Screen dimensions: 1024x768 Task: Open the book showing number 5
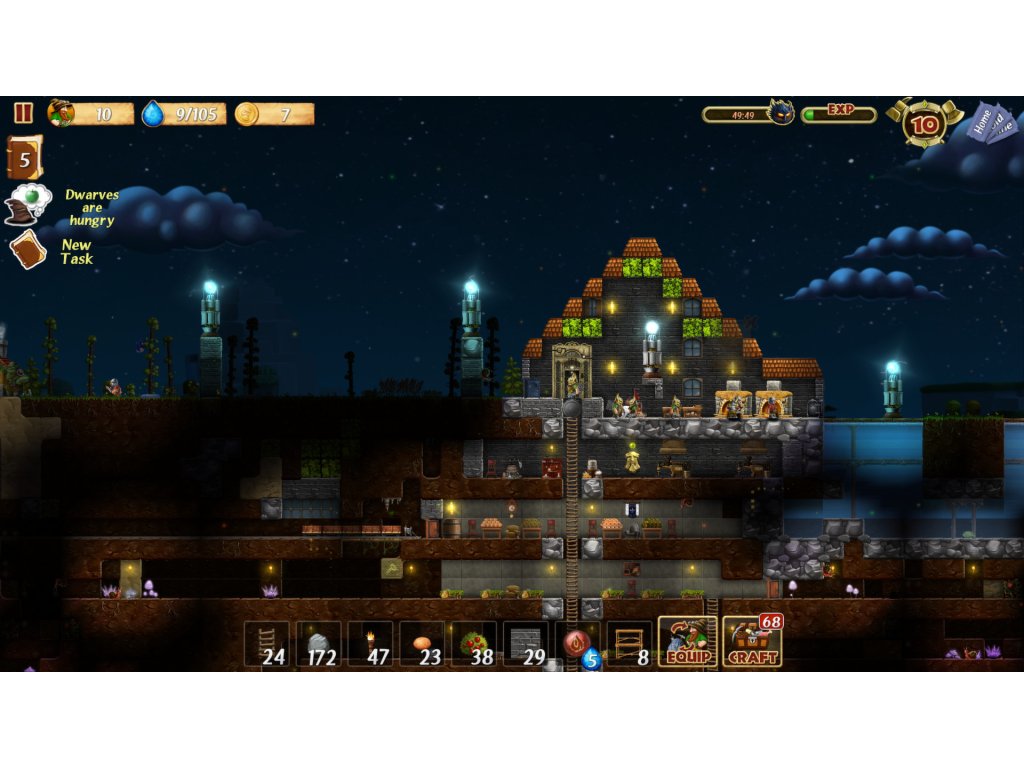tap(24, 158)
